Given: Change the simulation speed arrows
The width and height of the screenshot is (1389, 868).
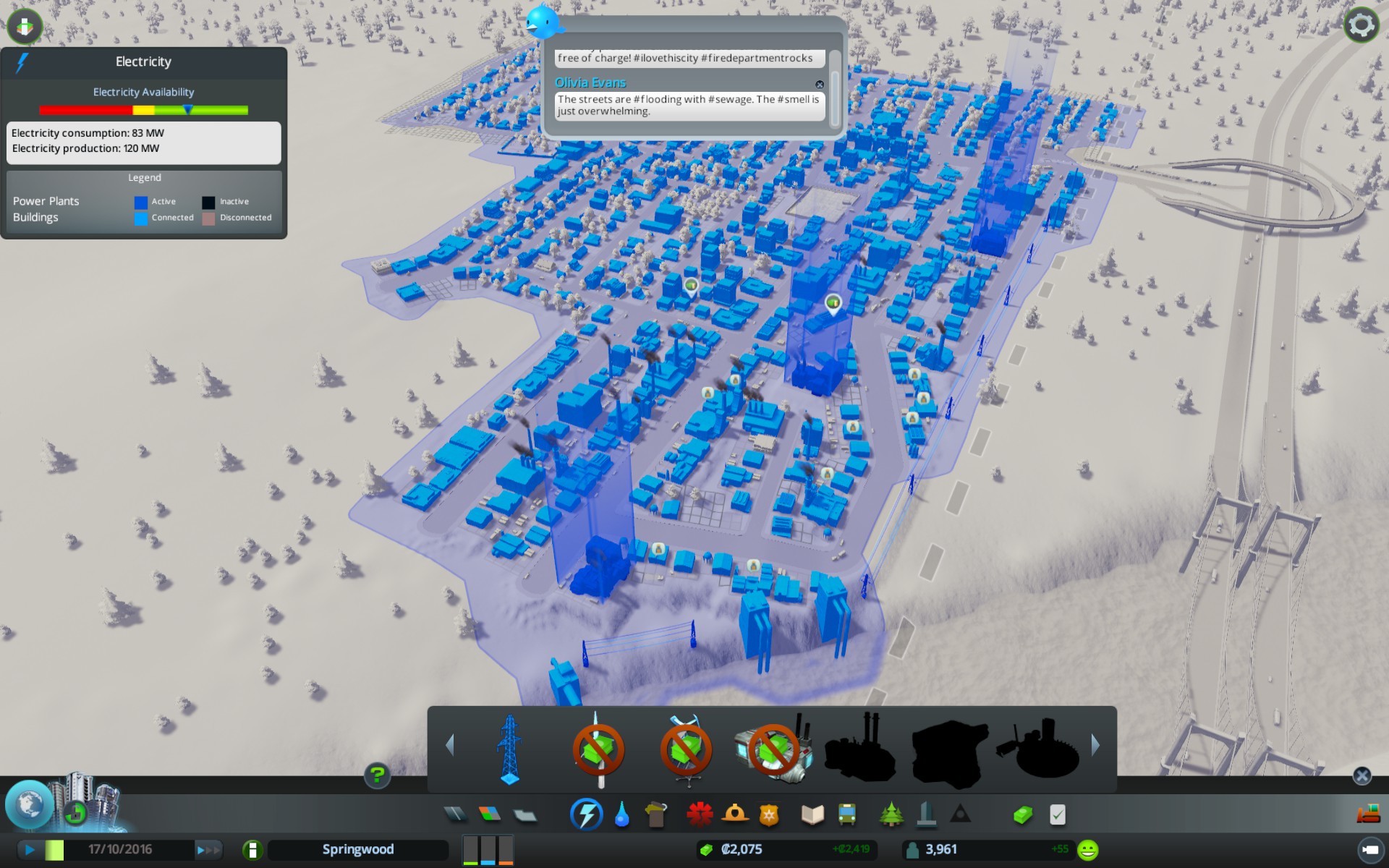Looking at the screenshot, I should [208, 850].
